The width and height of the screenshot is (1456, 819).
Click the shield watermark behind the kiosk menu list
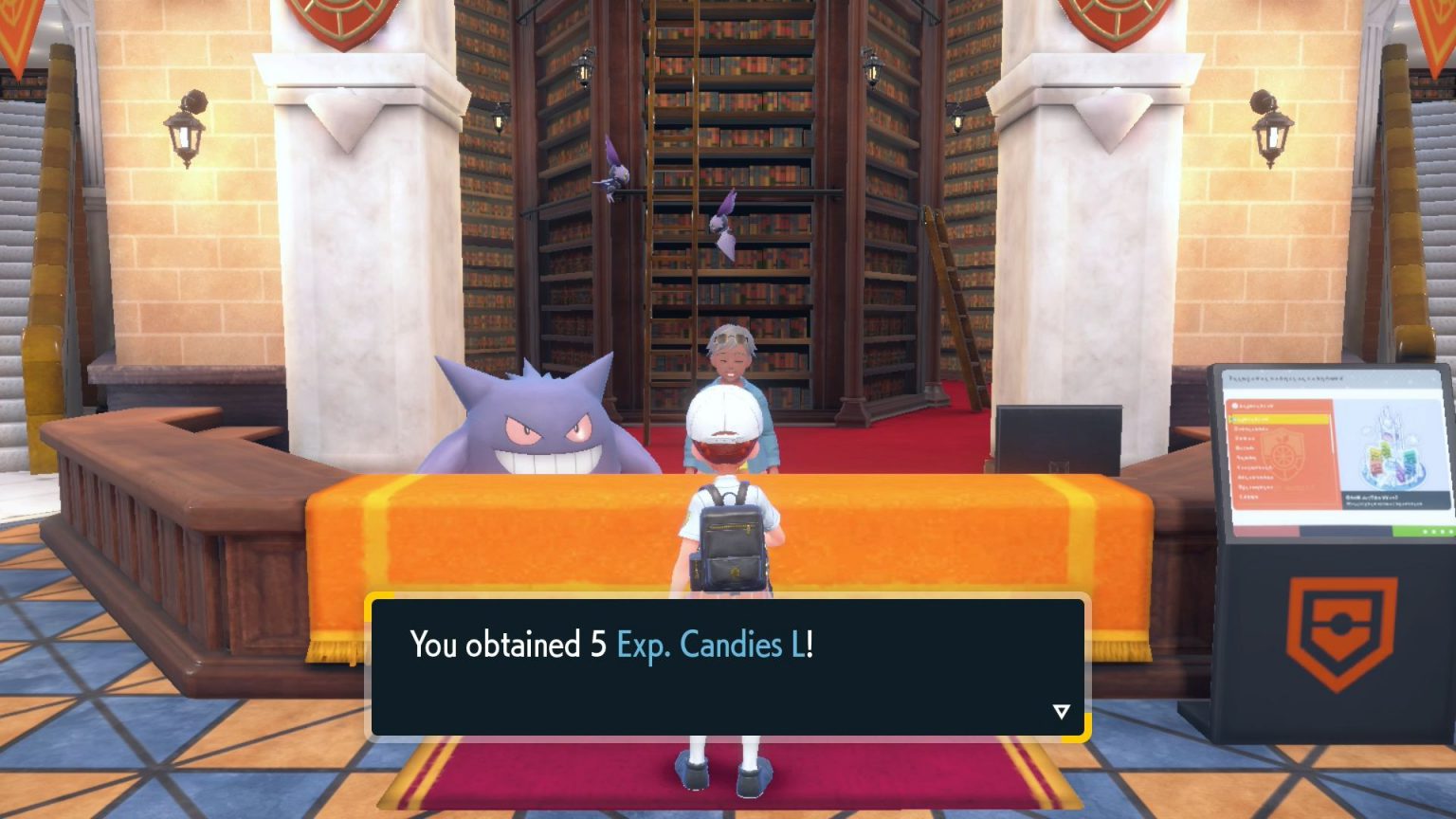(x=1284, y=459)
